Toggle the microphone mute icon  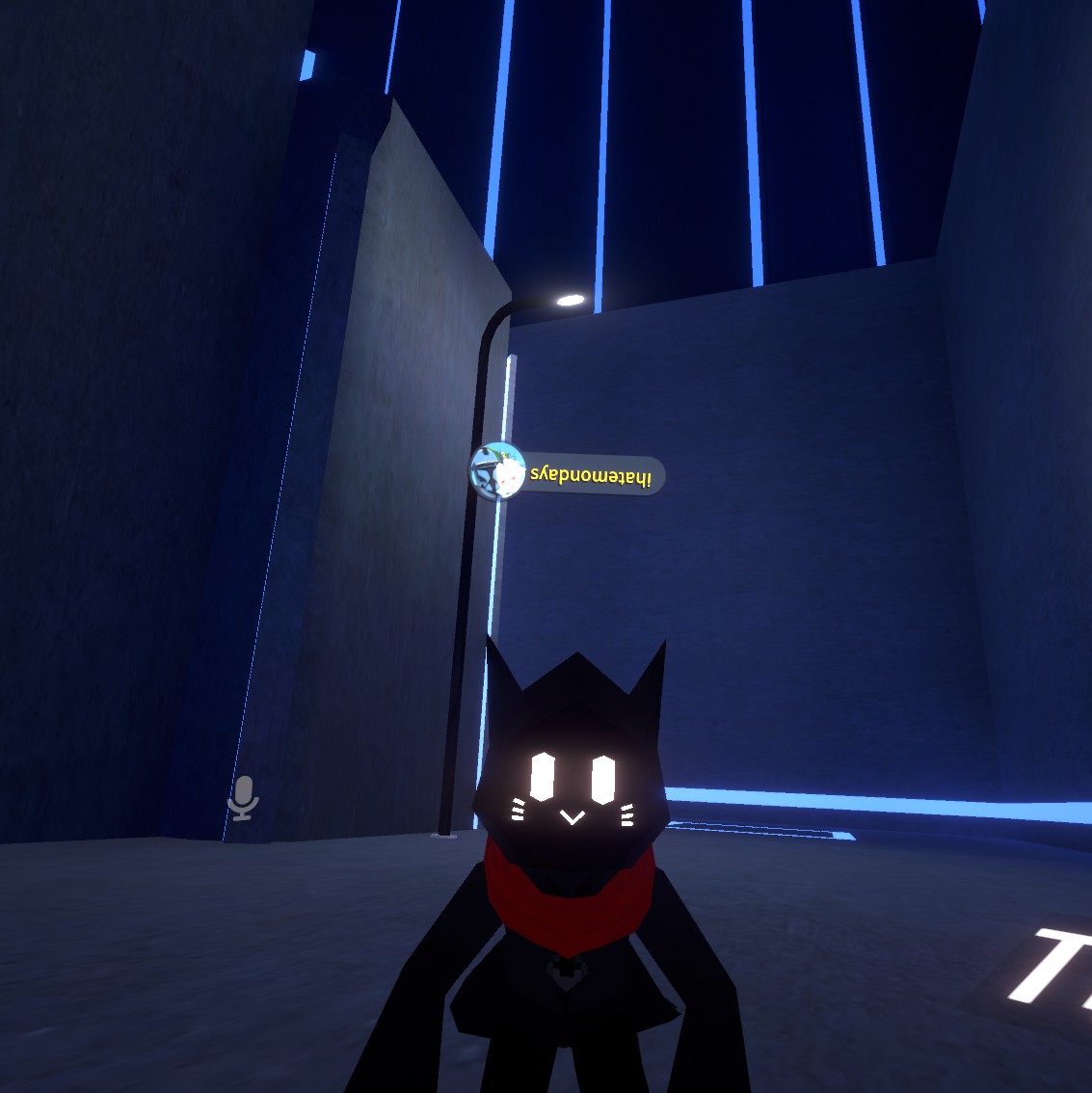[243, 797]
